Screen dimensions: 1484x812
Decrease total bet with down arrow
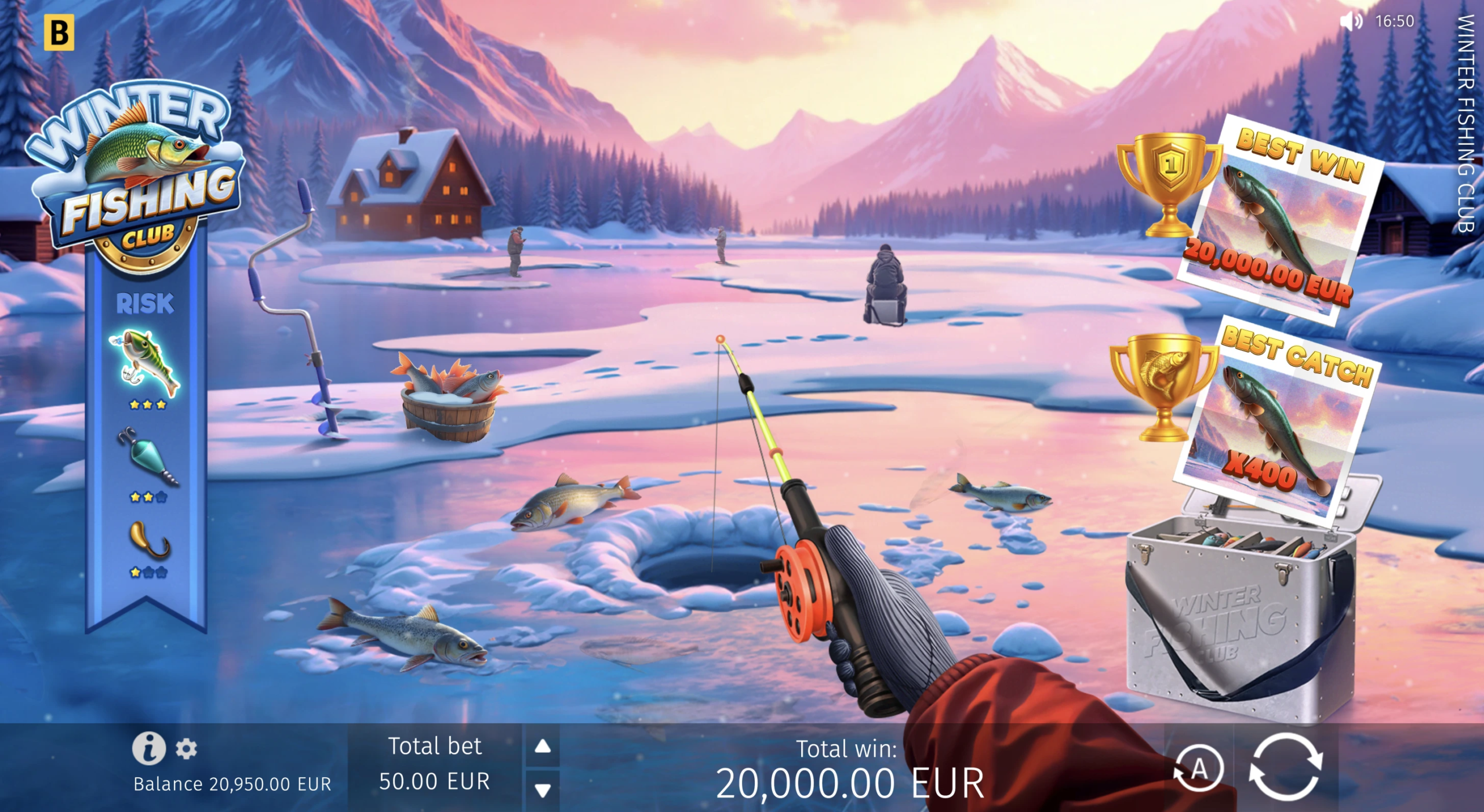(543, 790)
